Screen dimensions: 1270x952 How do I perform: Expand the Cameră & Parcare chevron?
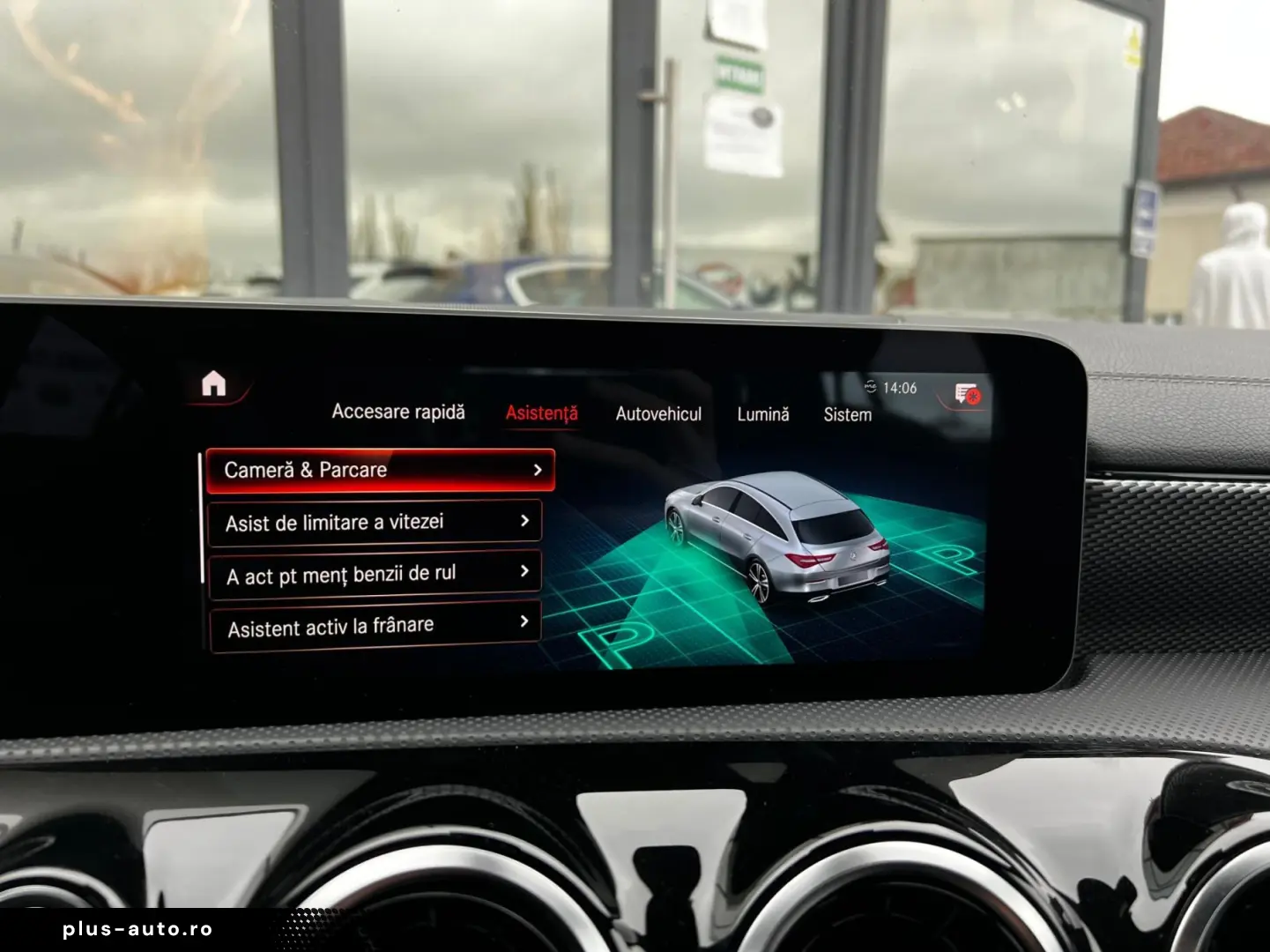[538, 470]
